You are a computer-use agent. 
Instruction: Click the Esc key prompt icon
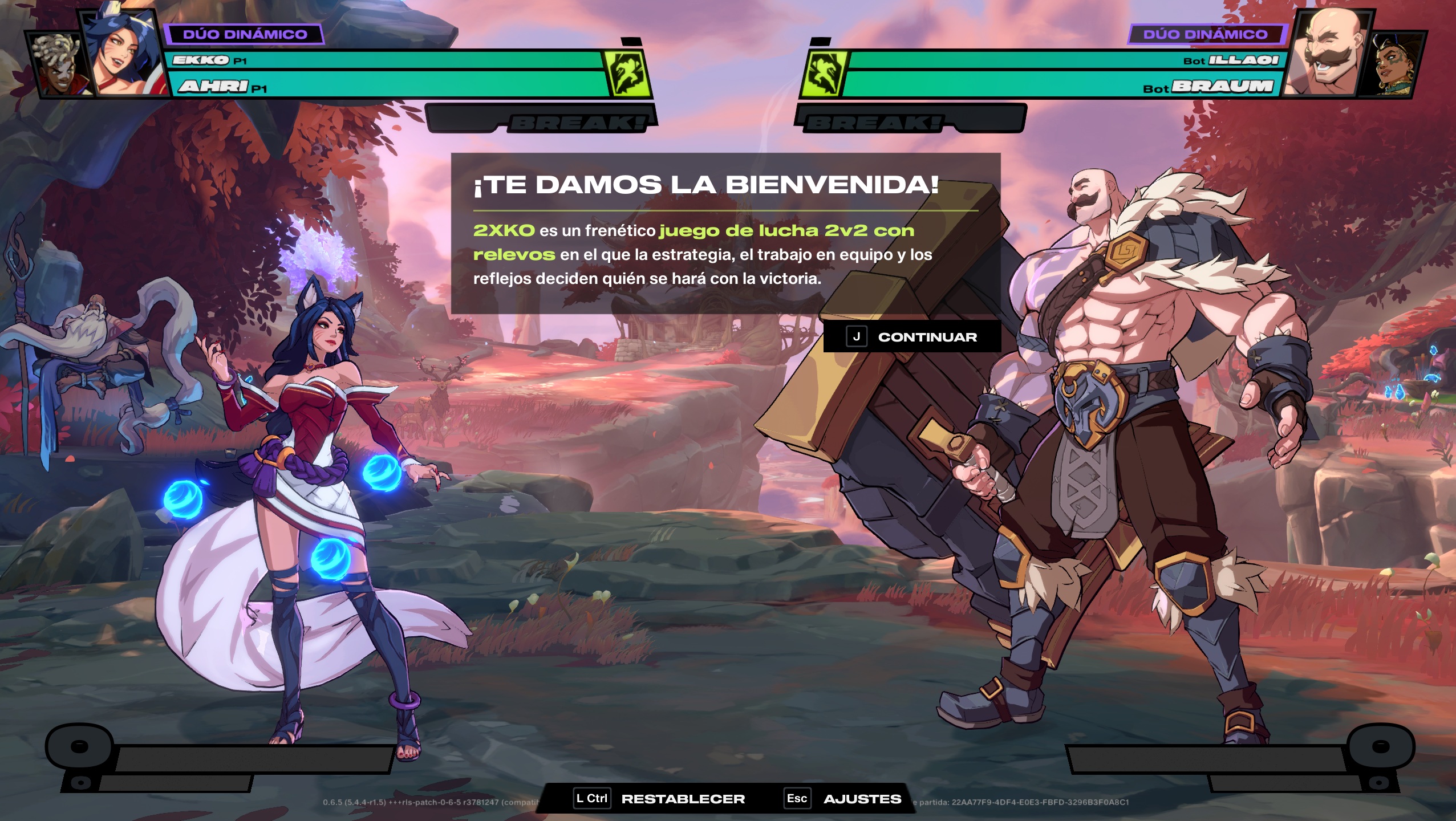(798, 799)
